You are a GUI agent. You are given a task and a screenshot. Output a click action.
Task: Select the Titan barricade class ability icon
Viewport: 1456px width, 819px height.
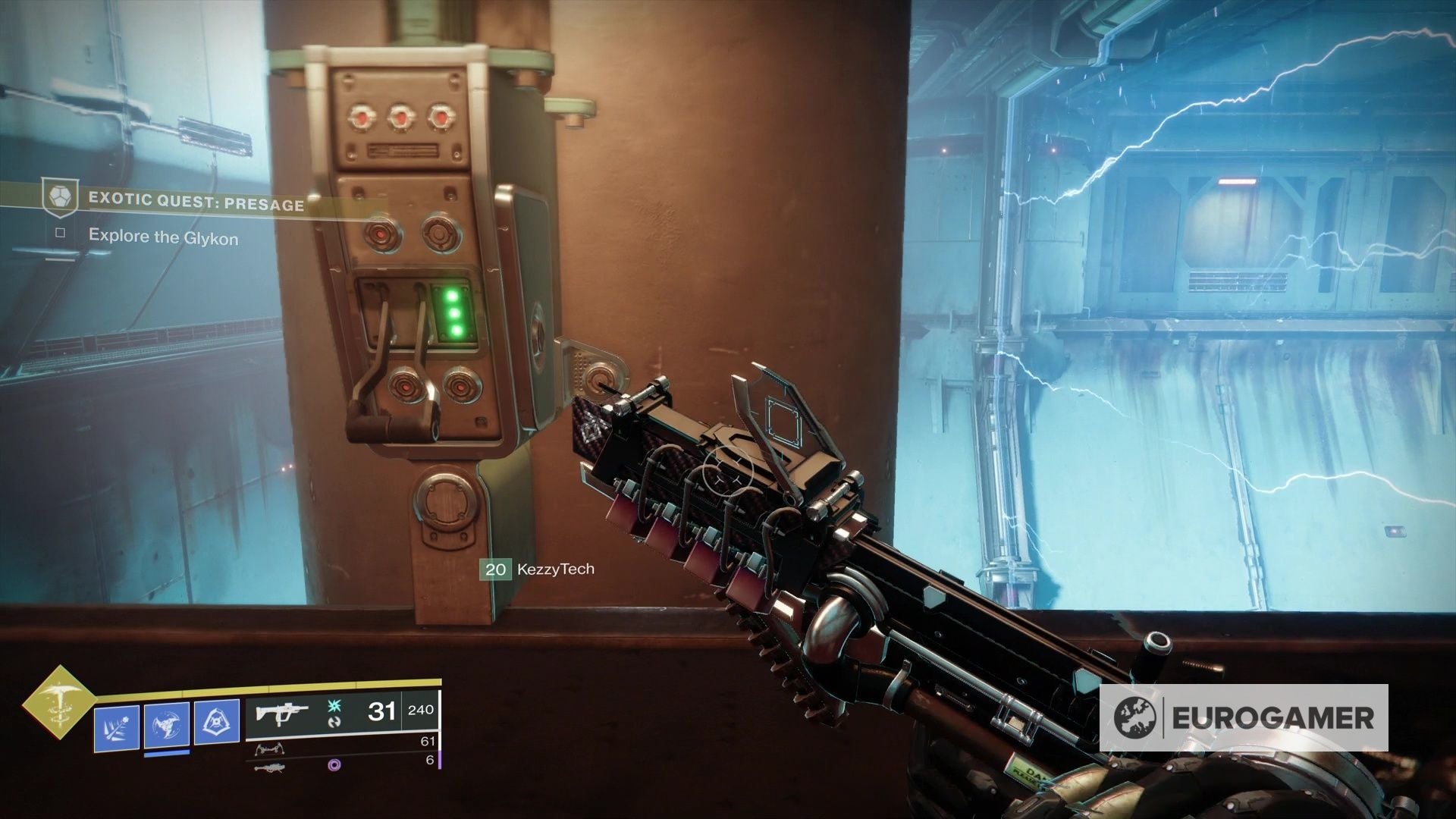218,721
